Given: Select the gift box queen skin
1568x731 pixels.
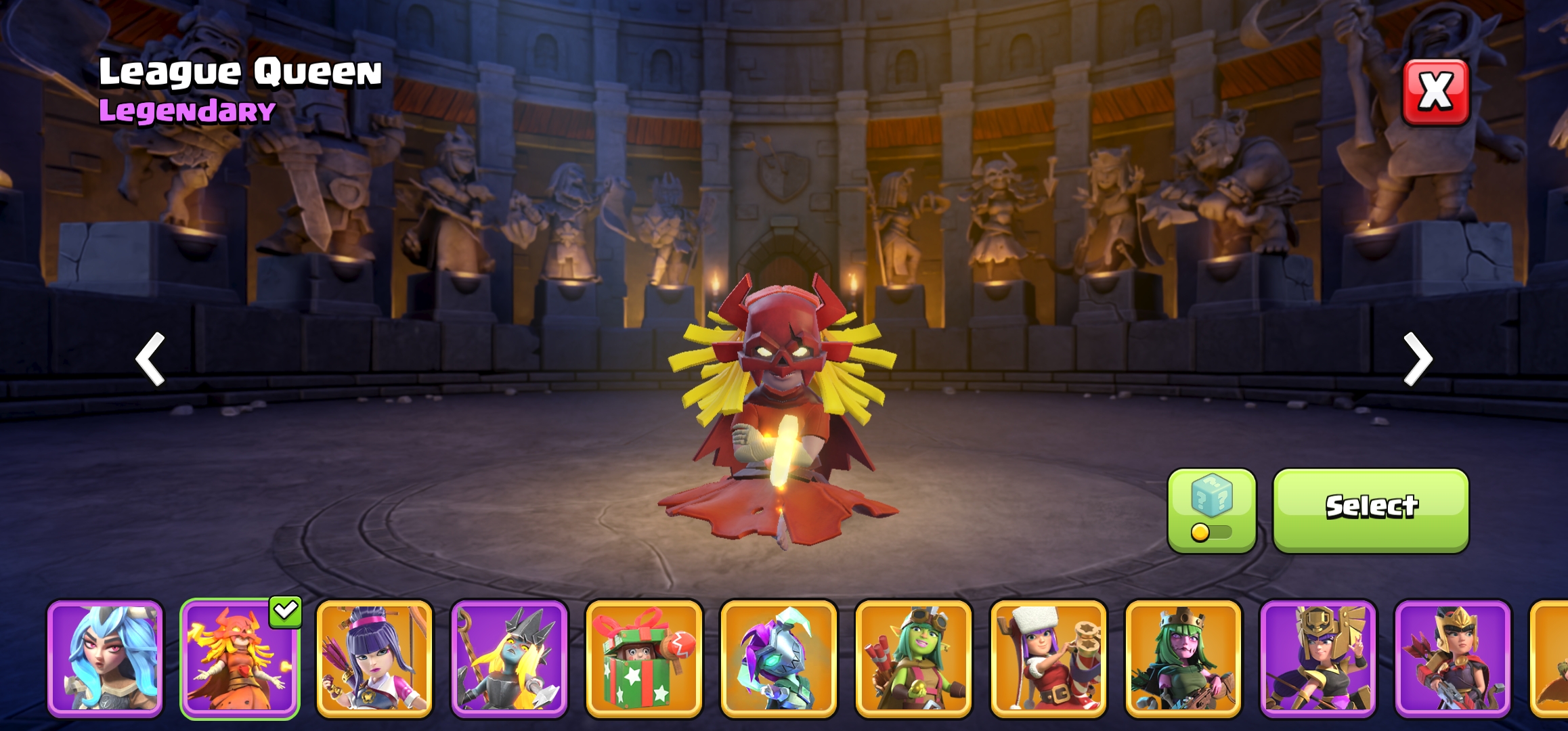Looking at the screenshot, I should [644, 658].
